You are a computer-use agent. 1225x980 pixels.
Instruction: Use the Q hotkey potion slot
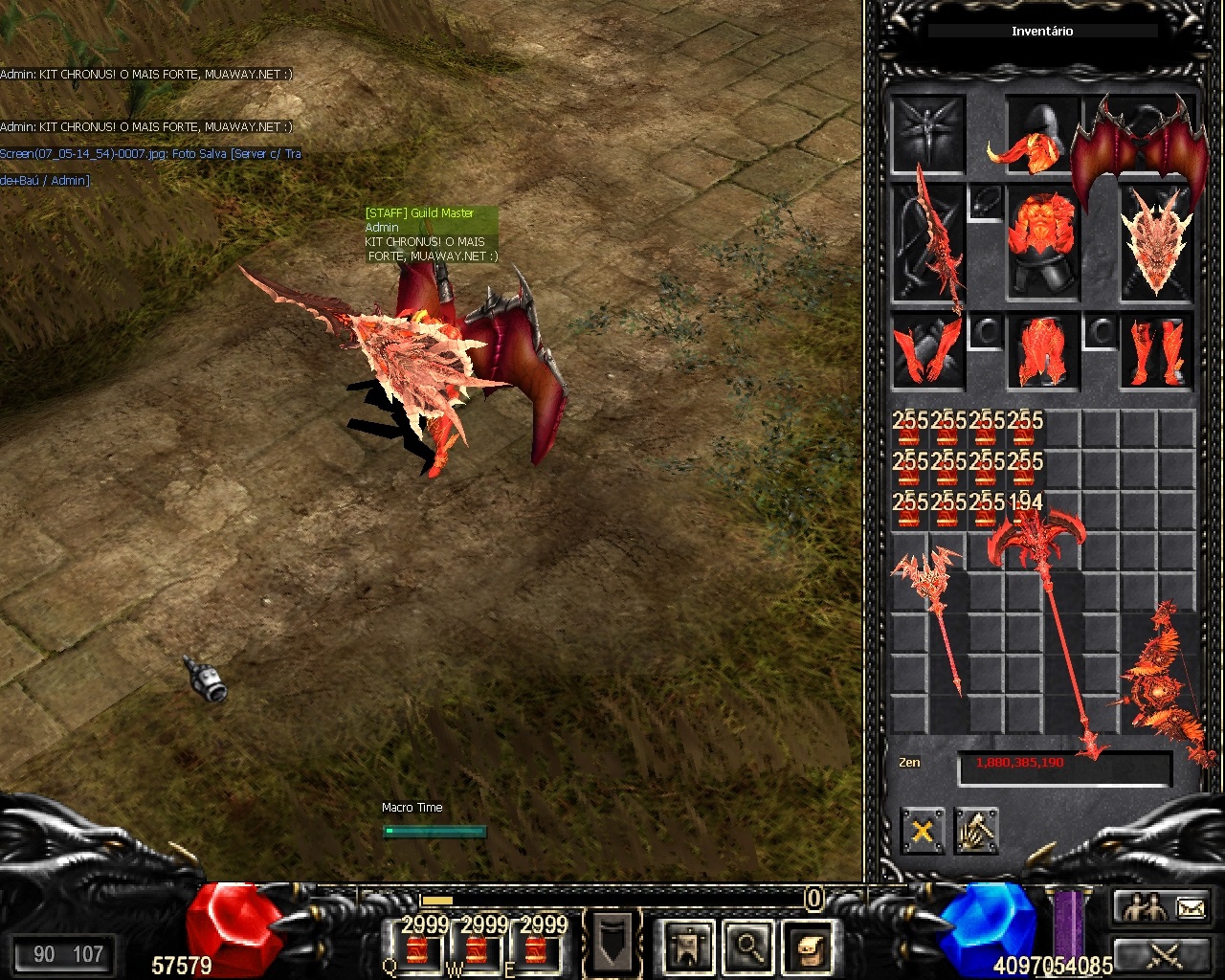click(416, 945)
